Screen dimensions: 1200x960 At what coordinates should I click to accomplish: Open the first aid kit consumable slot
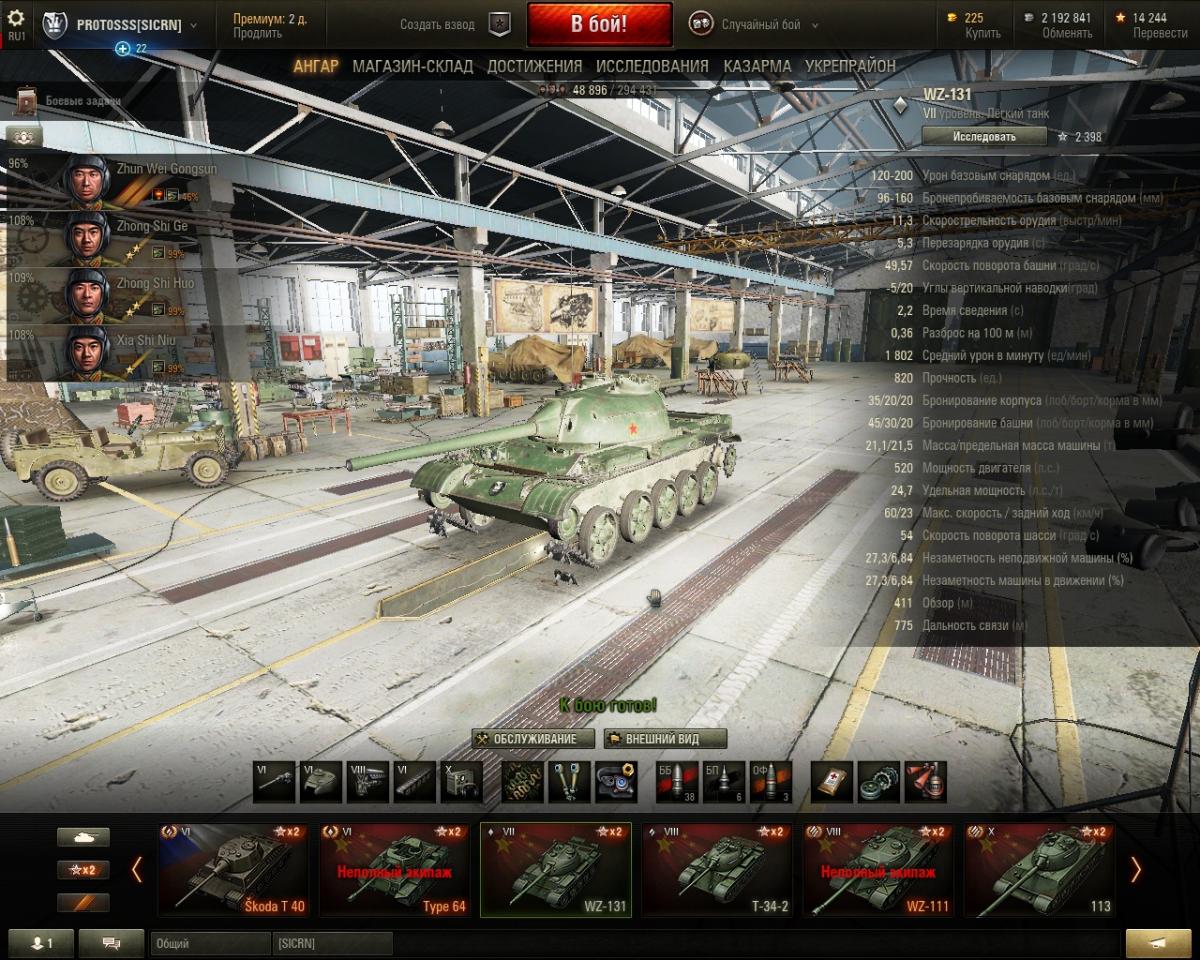click(832, 782)
